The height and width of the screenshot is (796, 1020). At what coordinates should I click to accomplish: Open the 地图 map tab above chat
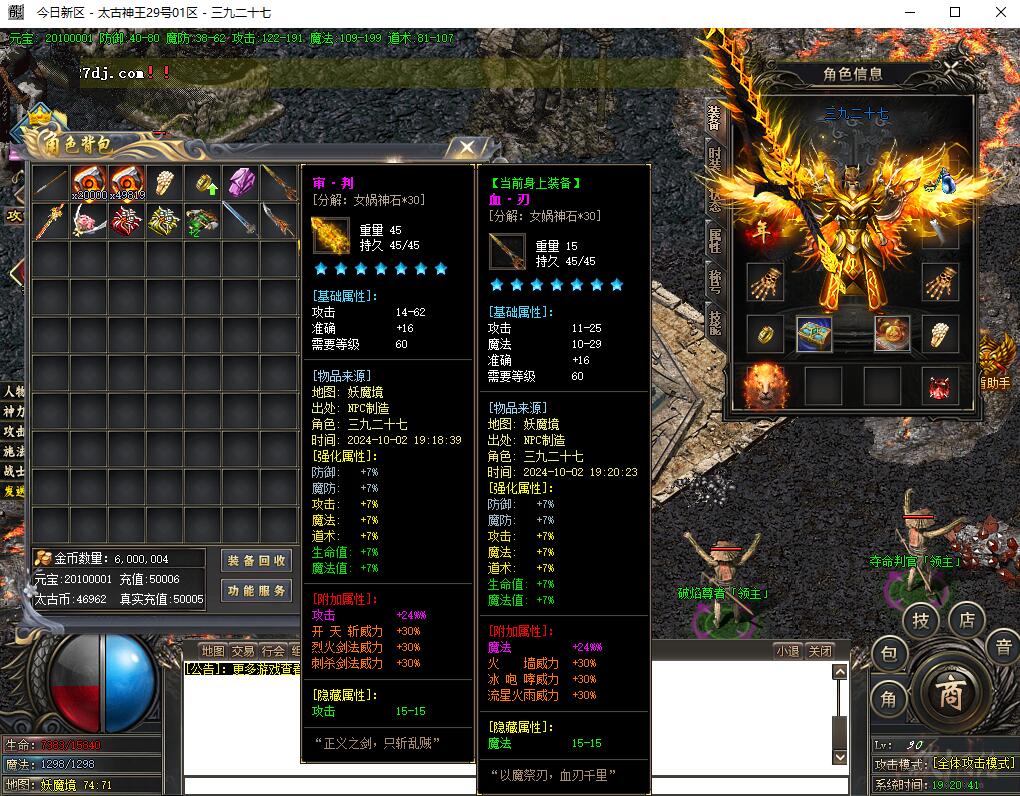(x=213, y=651)
